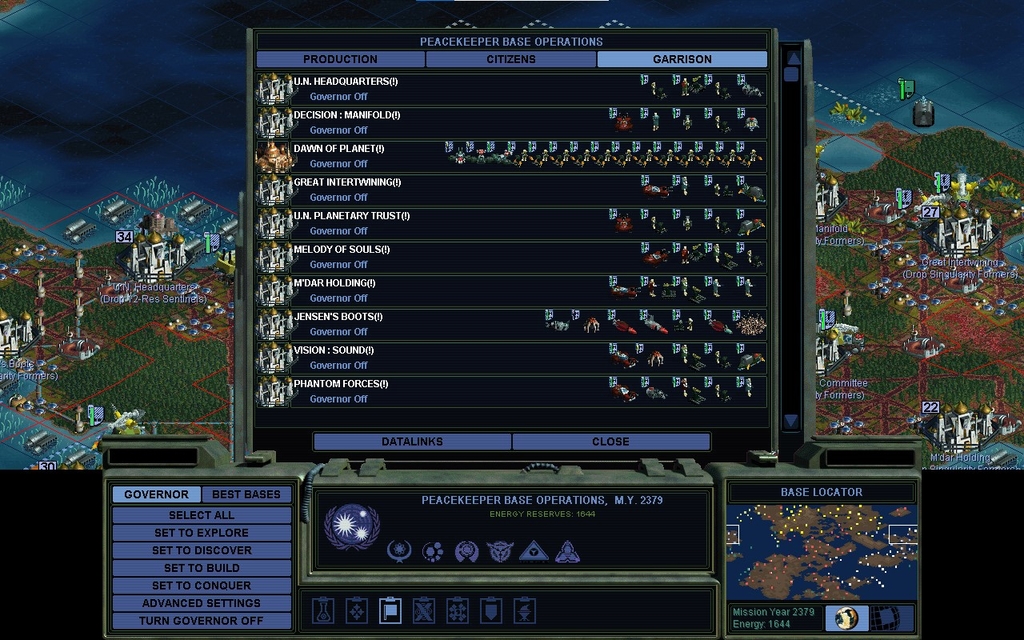
Task: Turn Governor Off for bases
Action: click(201, 621)
